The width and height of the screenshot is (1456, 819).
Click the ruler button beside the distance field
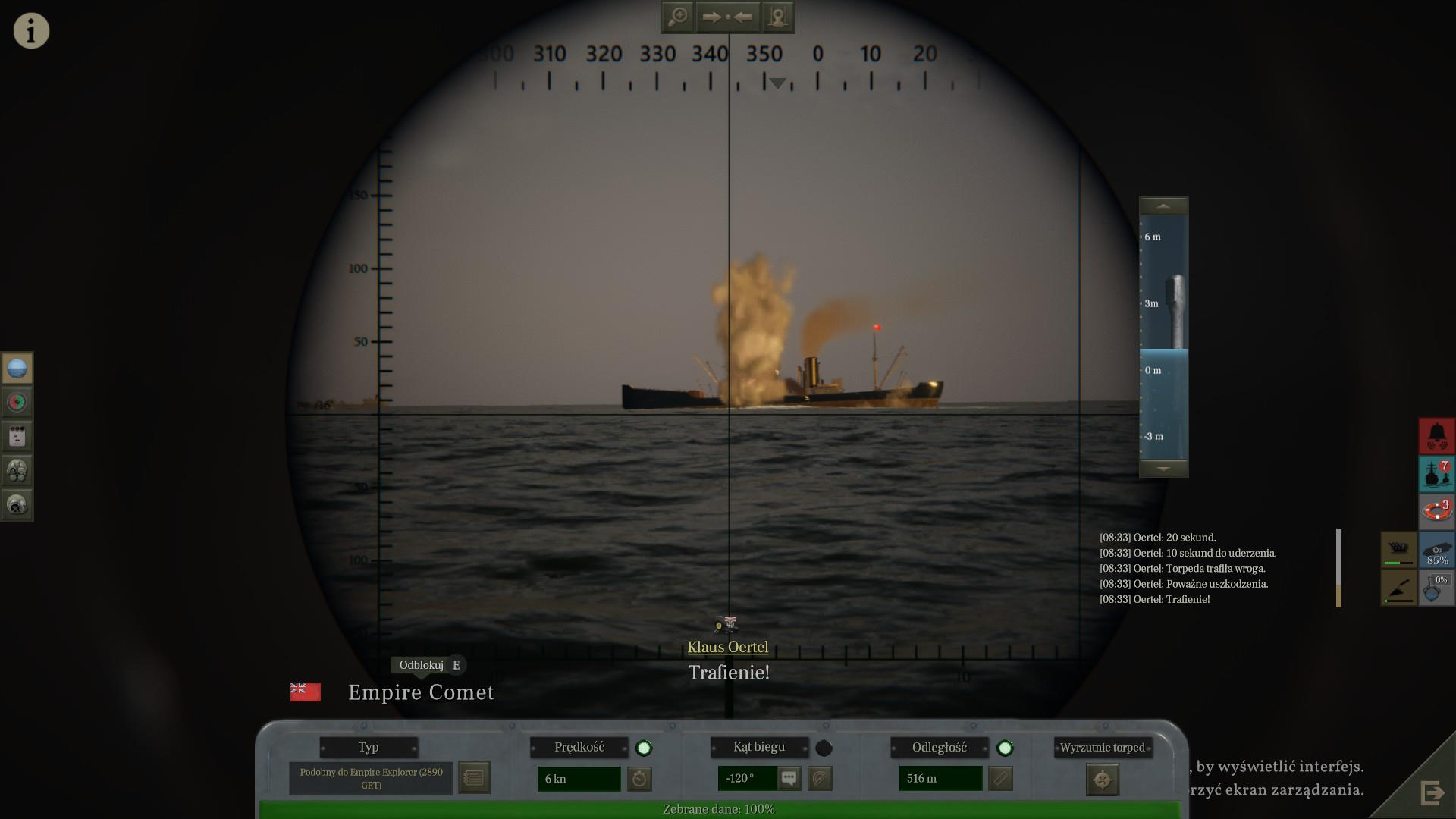pyautogui.click(x=1000, y=778)
